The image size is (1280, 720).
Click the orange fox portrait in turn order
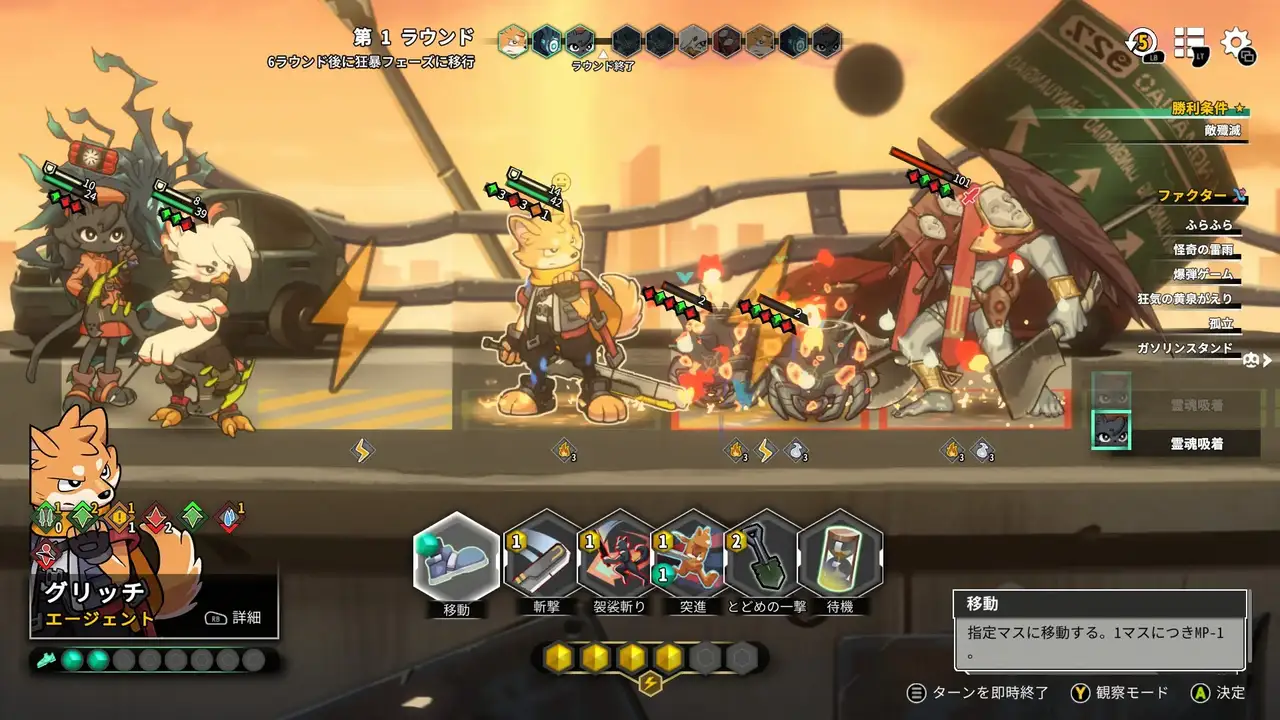[x=513, y=41]
